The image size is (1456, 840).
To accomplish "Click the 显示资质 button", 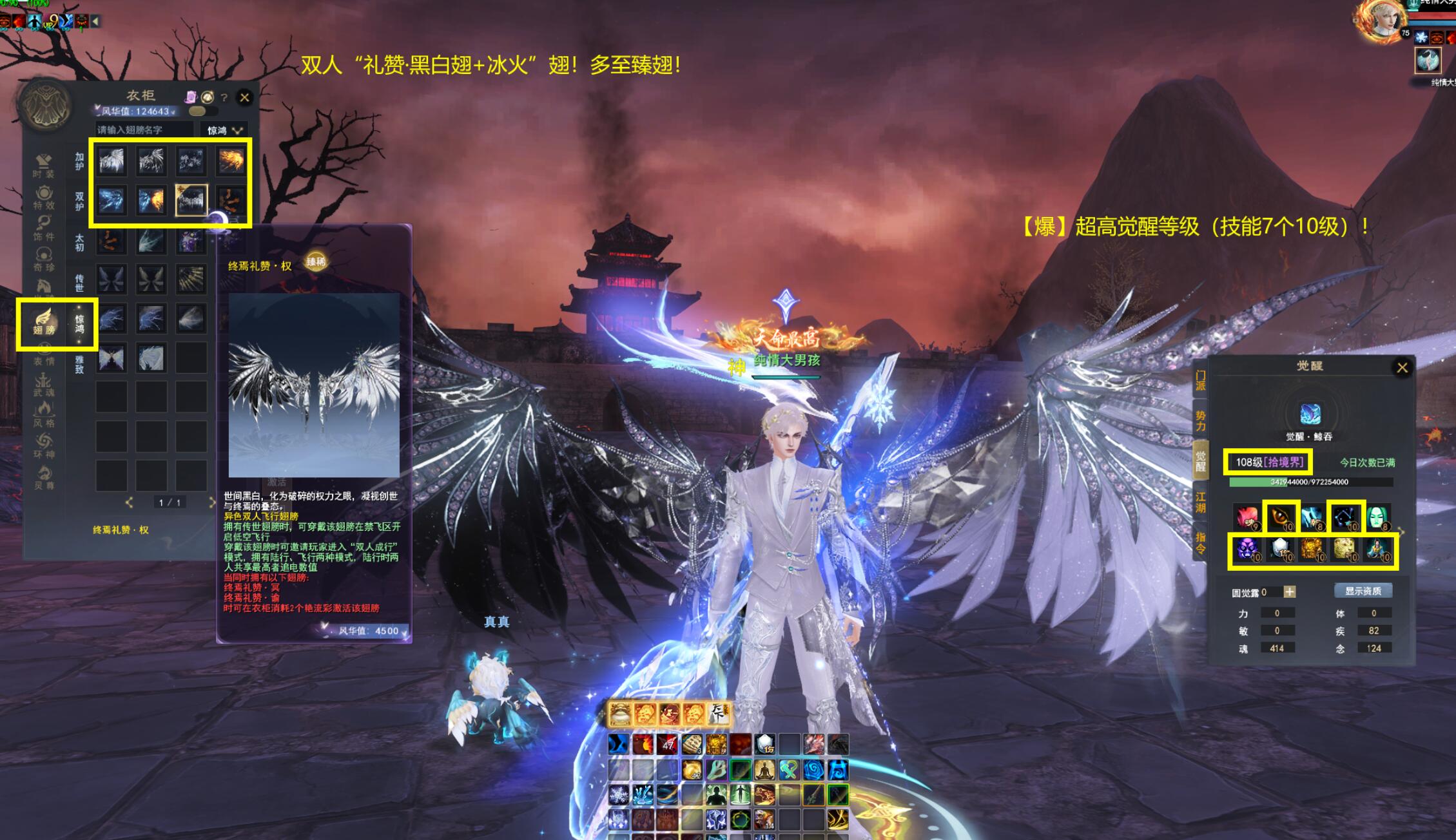I will point(1363,591).
